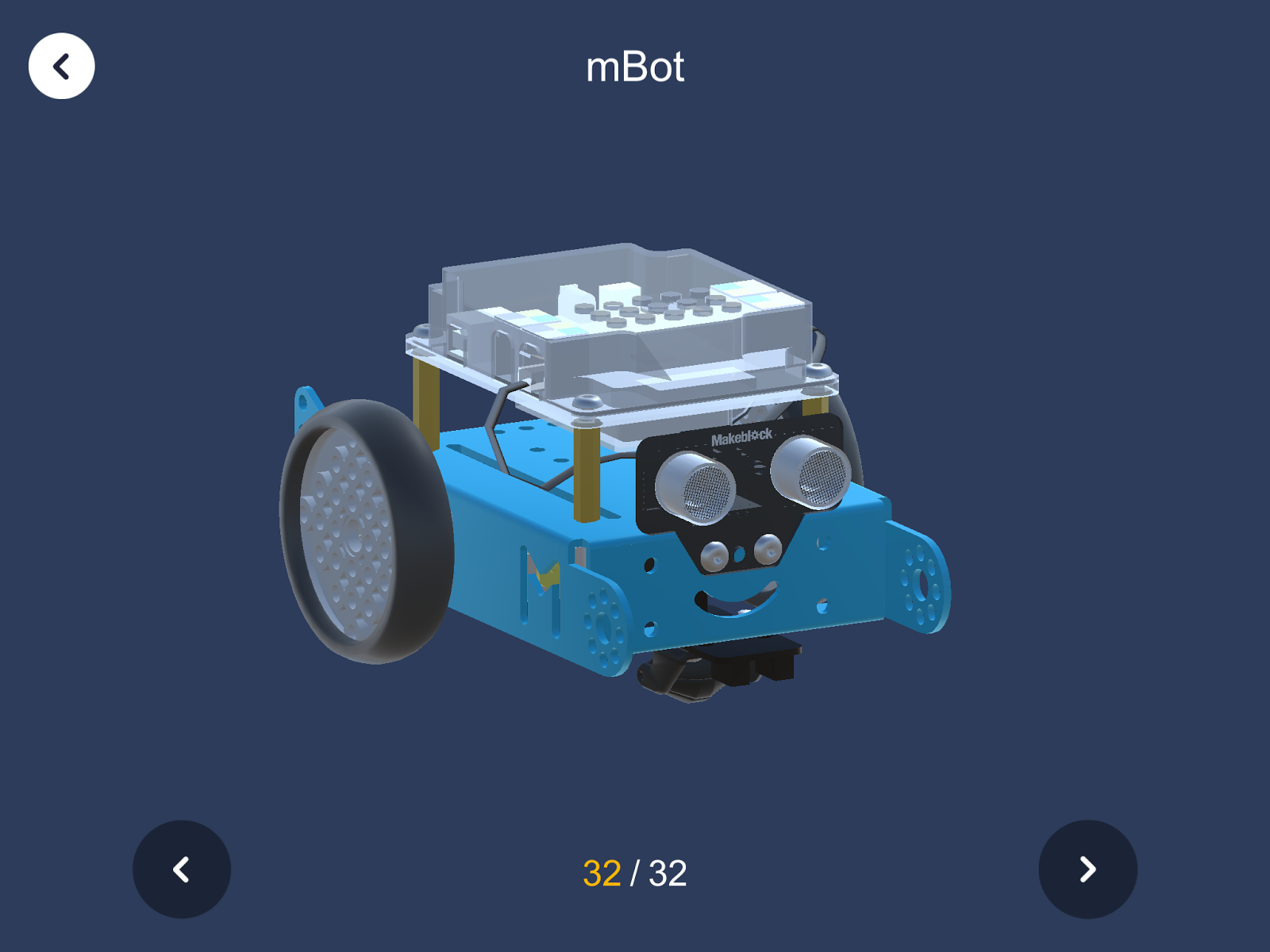Tap the step counter 32 / 32
This screenshot has width=1270, height=952.
[x=635, y=873]
